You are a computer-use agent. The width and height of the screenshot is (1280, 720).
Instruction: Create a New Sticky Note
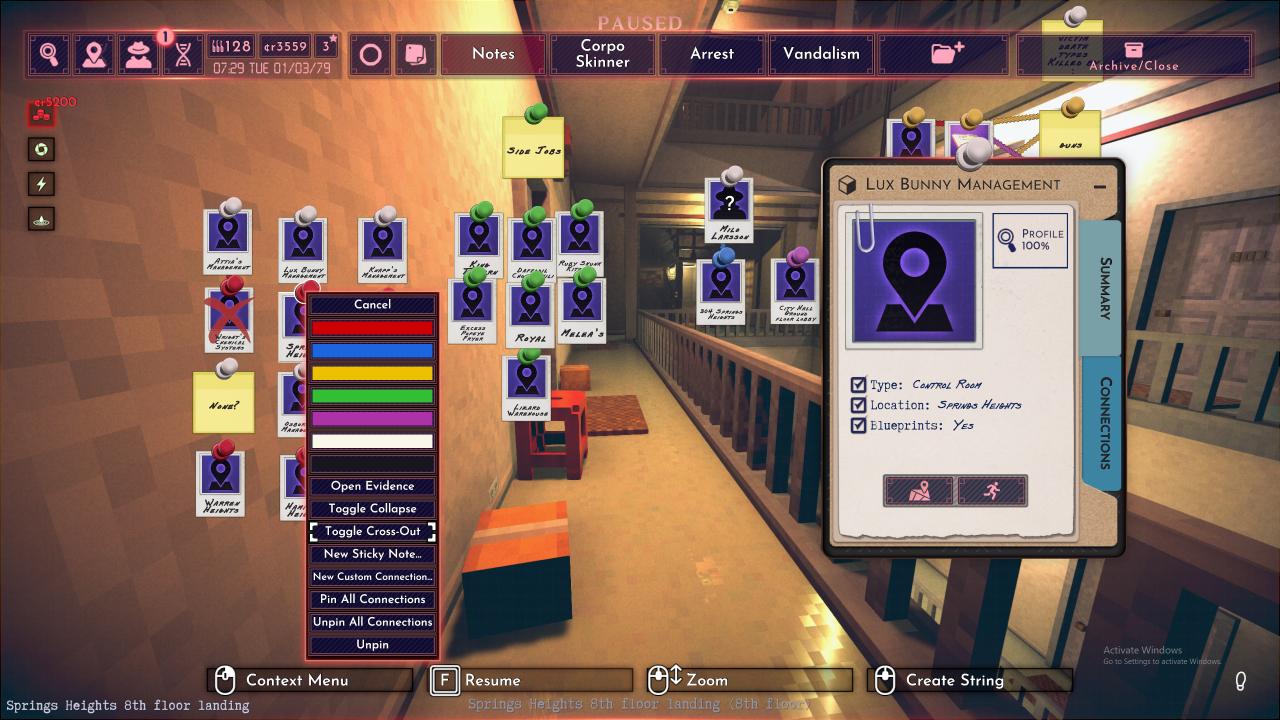372,554
